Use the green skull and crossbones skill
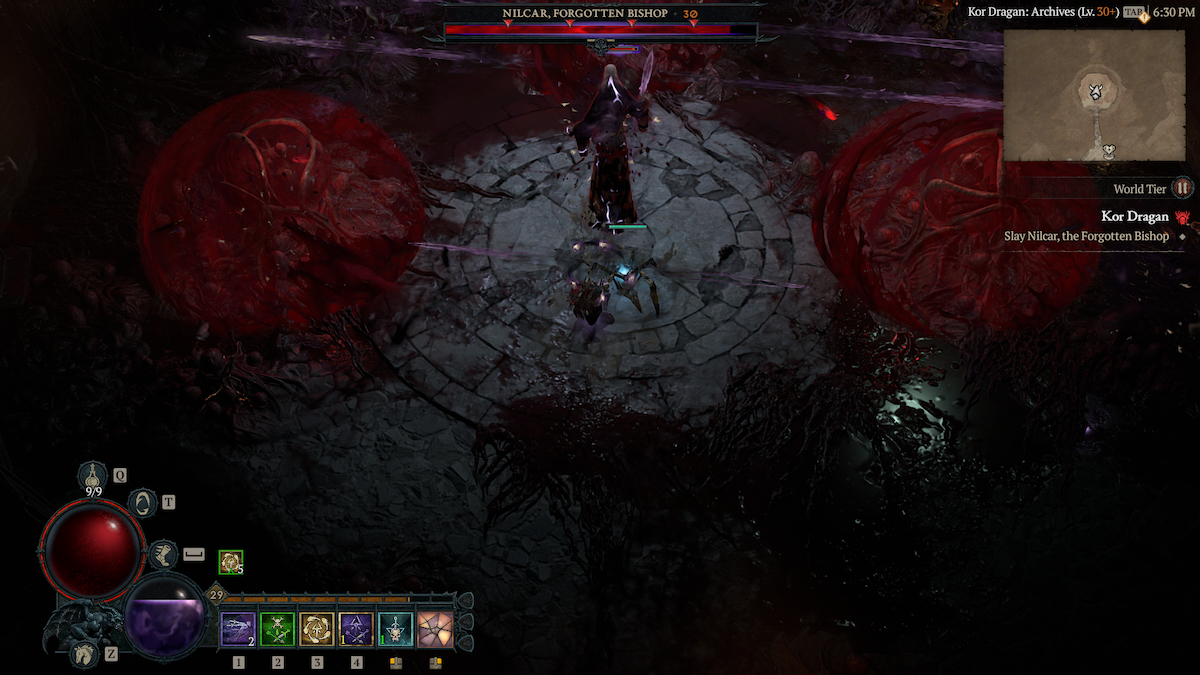The image size is (1200, 675). [x=277, y=629]
